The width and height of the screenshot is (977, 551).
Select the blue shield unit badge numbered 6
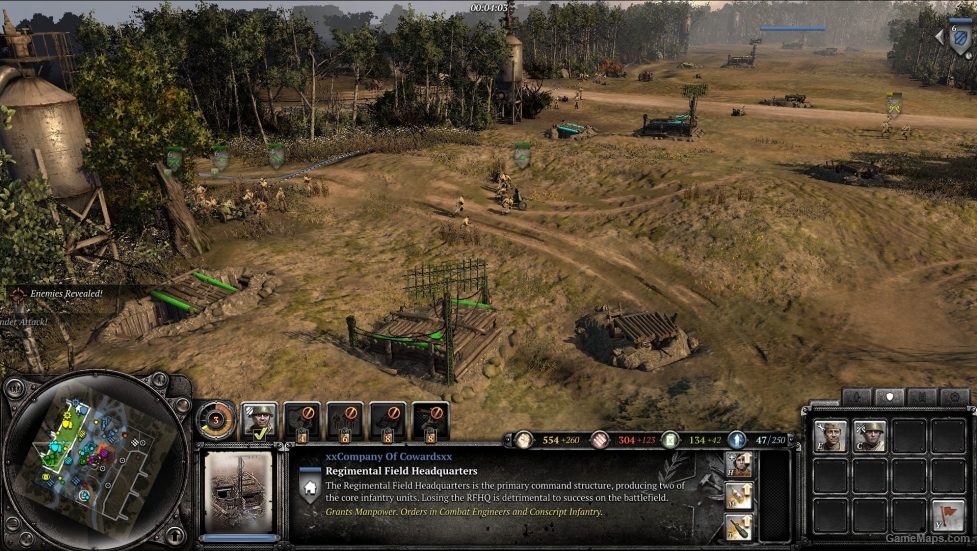click(959, 38)
